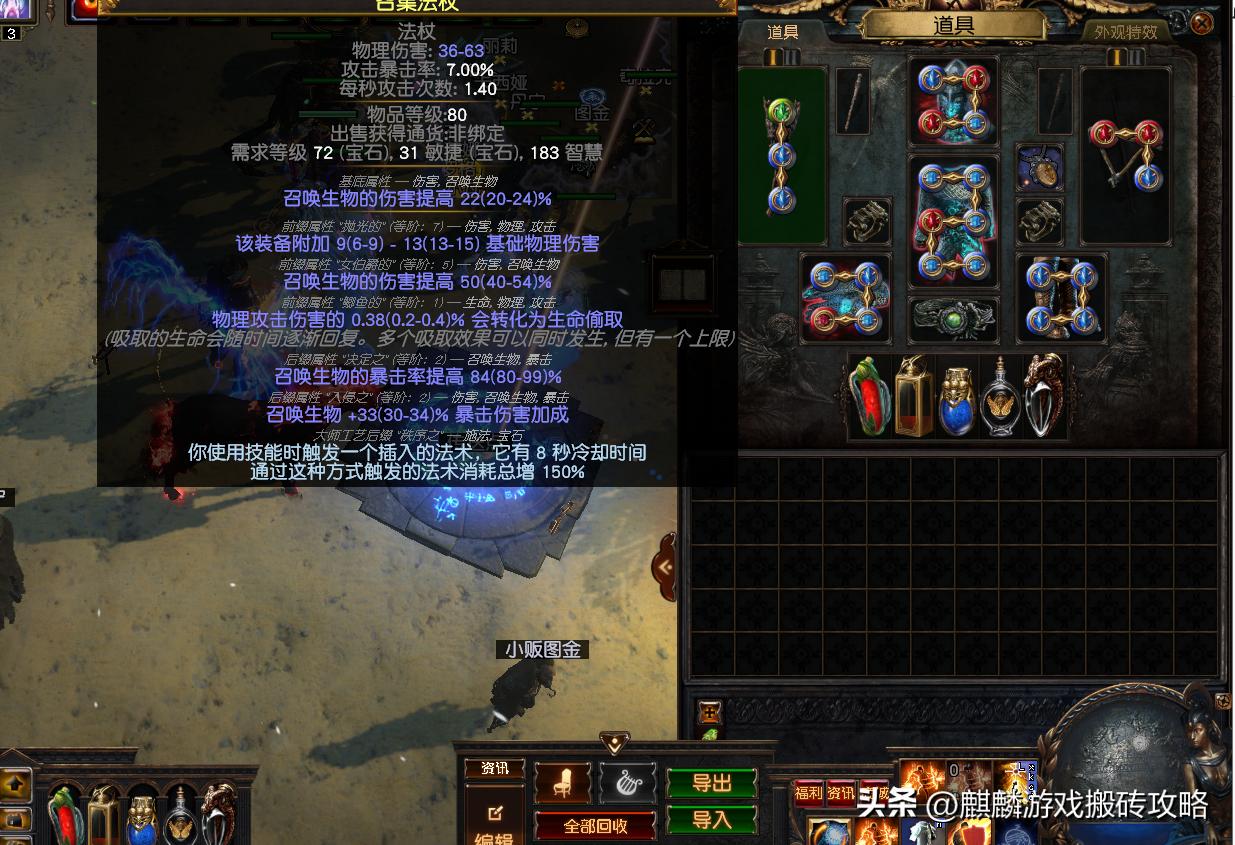Select the belt with green gem
The width and height of the screenshot is (1235, 845).
tap(953, 319)
